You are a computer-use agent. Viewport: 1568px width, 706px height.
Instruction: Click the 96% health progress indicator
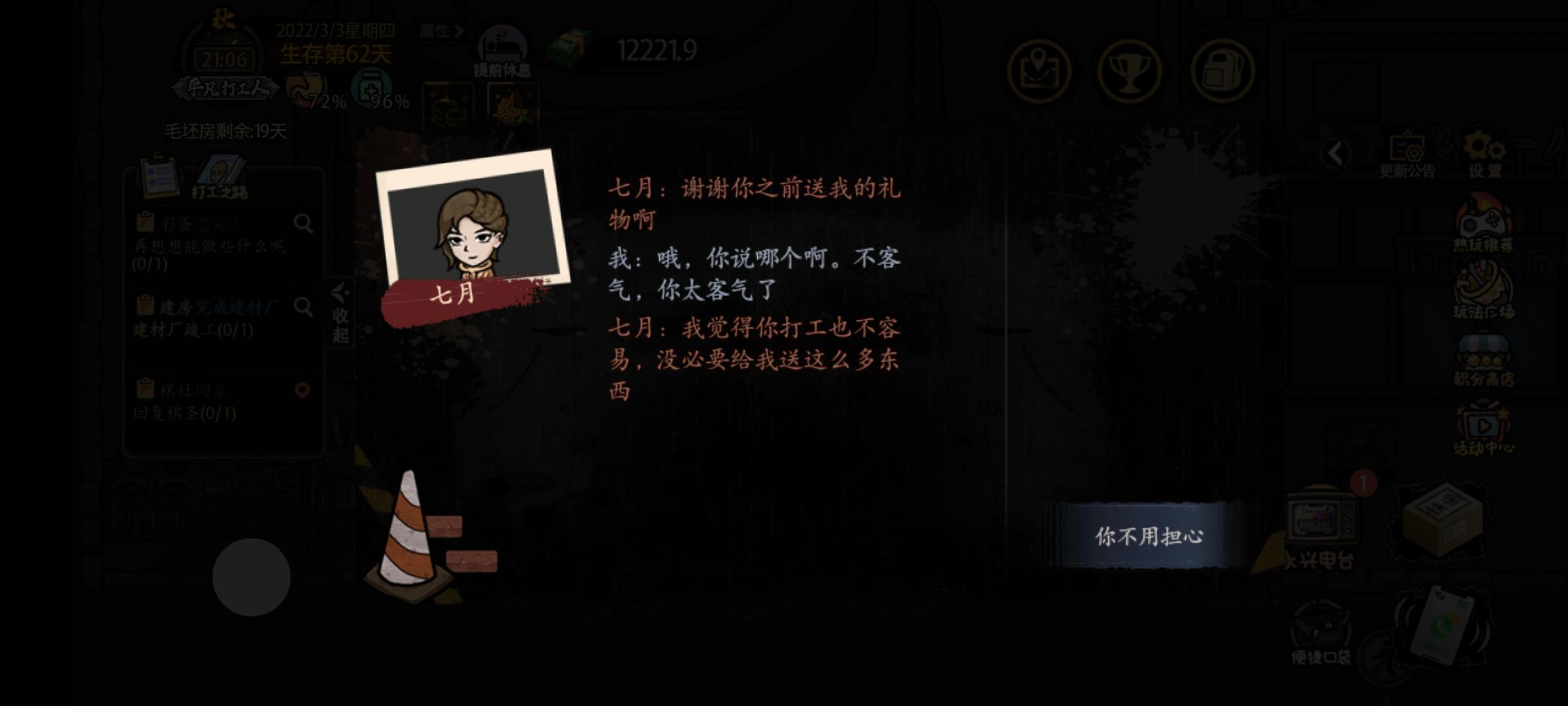coord(370,92)
